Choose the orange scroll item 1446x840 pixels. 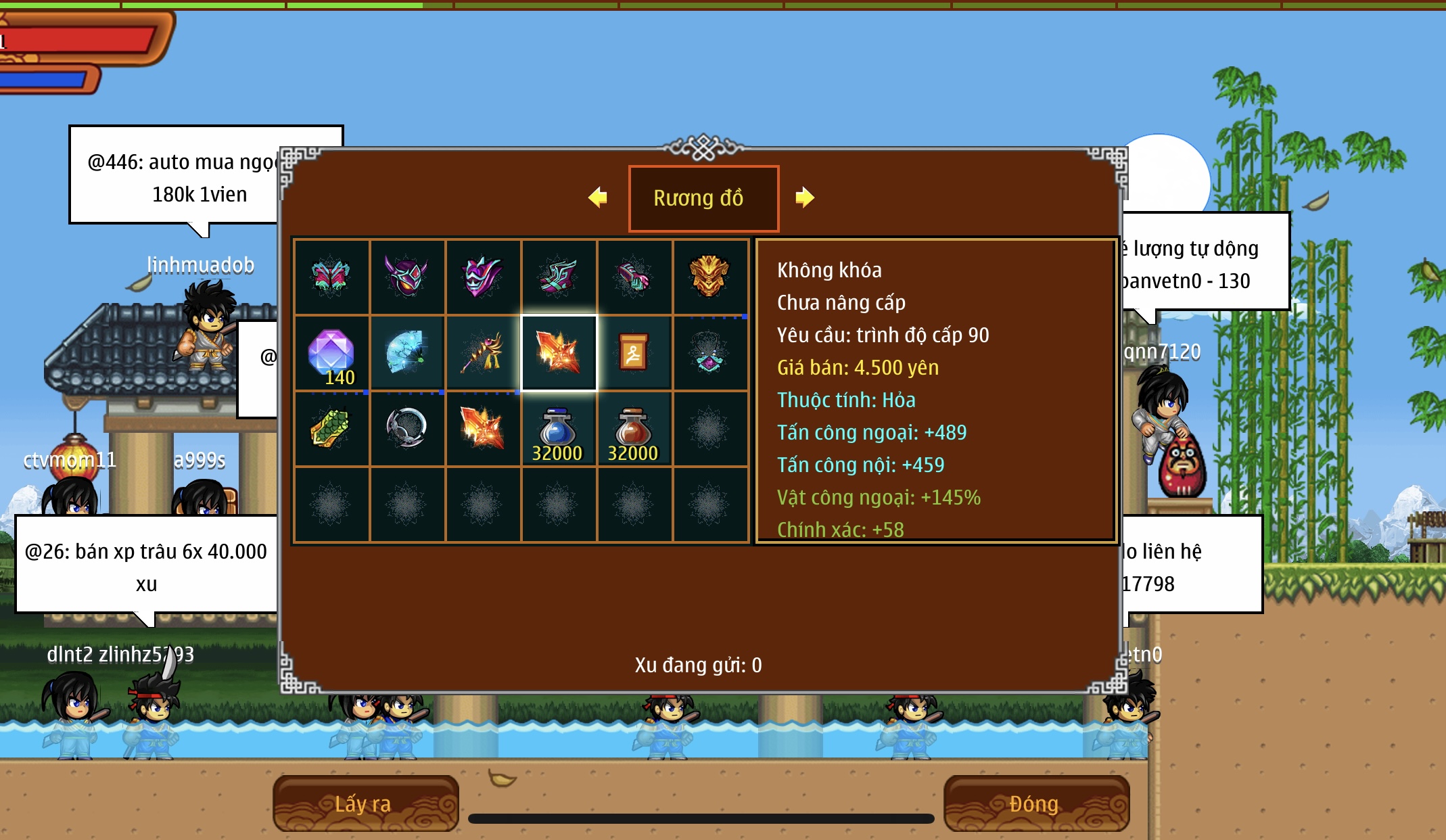pyautogui.click(x=634, y=353)
